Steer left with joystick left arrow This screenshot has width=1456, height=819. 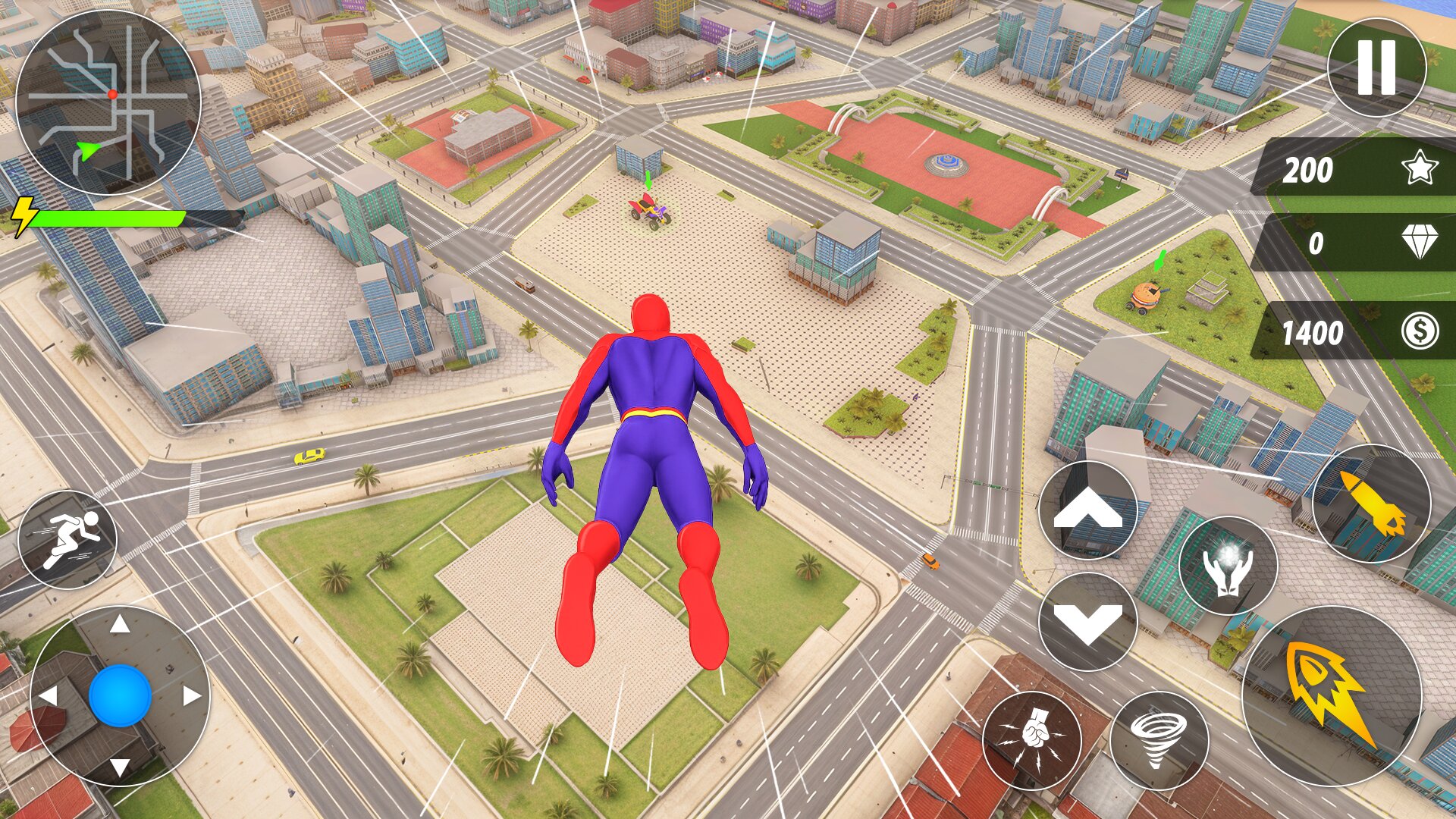point(49,695)
